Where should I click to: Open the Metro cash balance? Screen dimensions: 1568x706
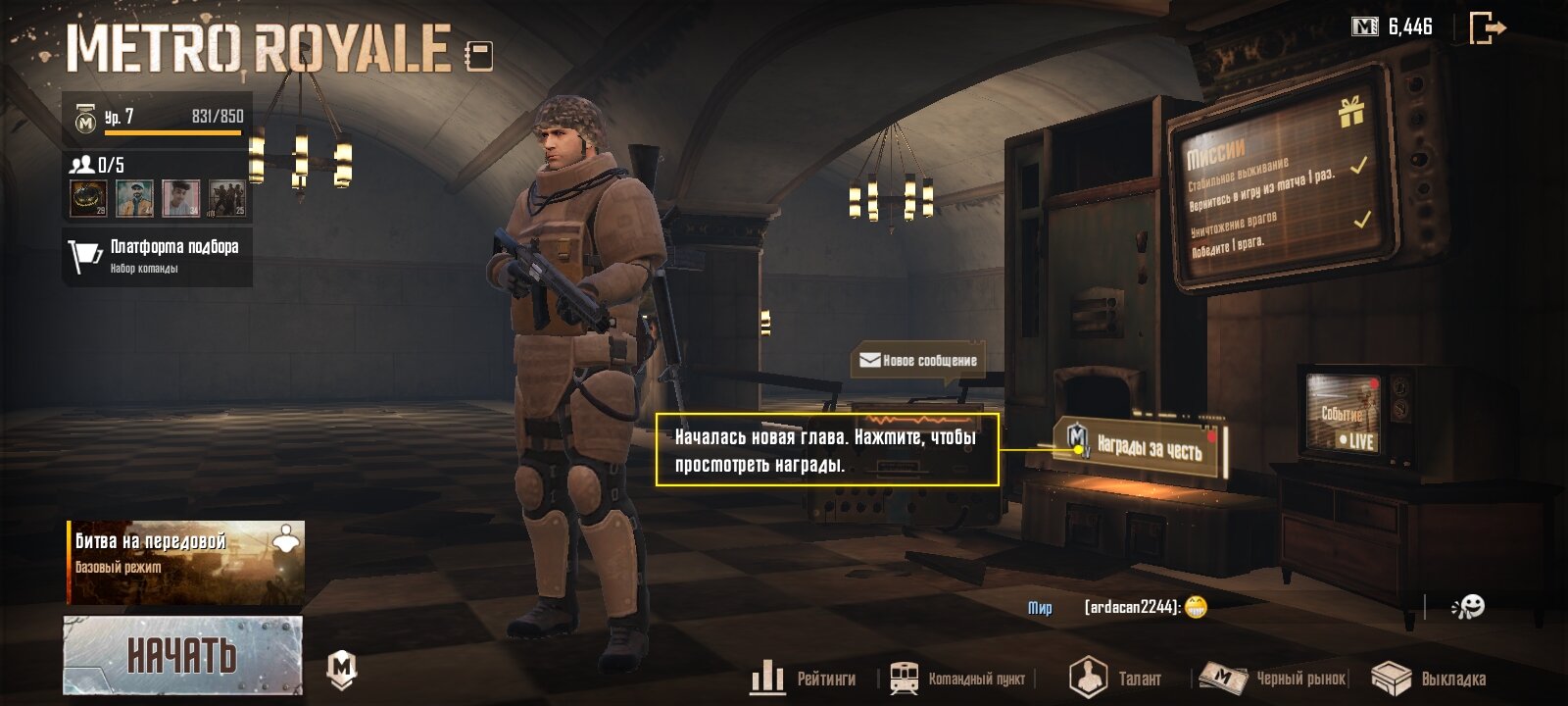click(x=1392, y=27)
